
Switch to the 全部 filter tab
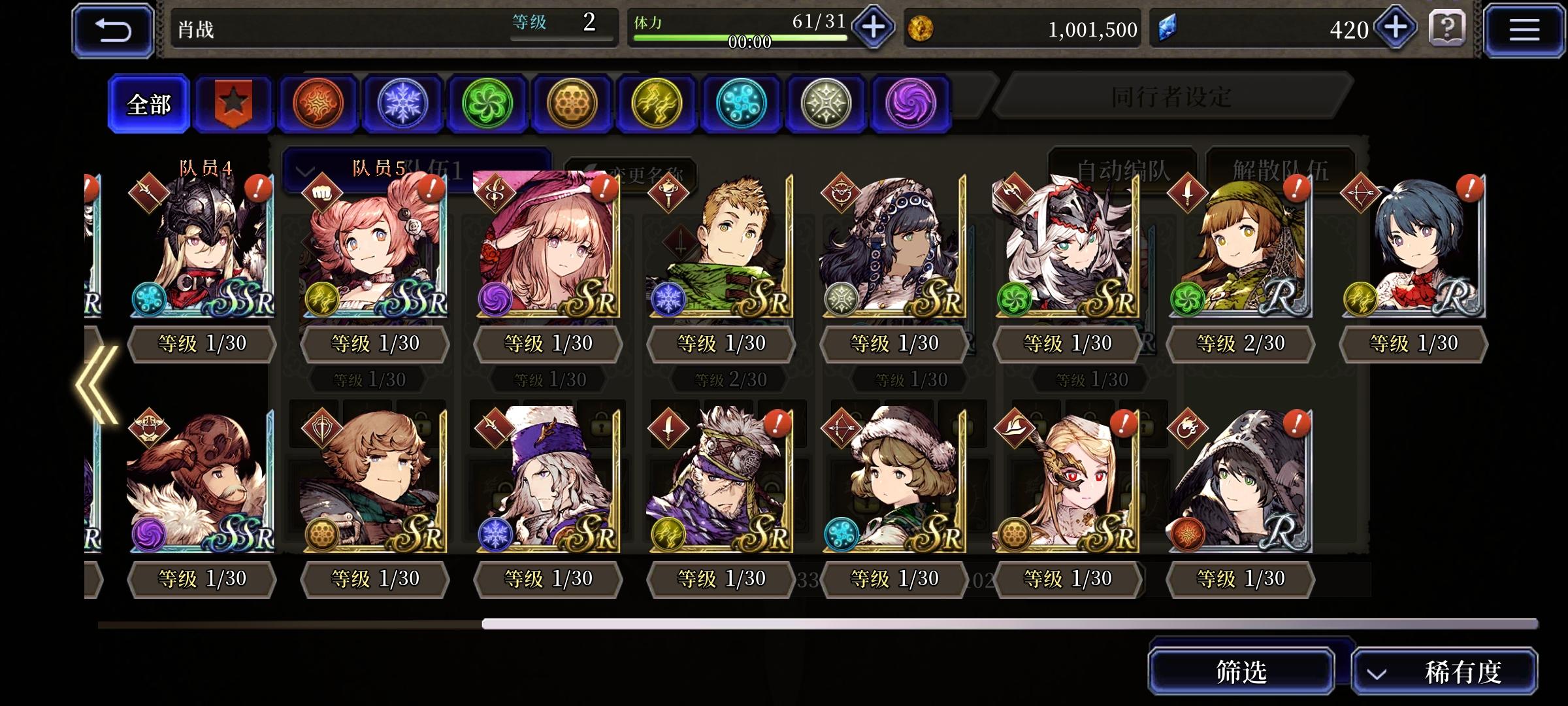tap(149, 103)
